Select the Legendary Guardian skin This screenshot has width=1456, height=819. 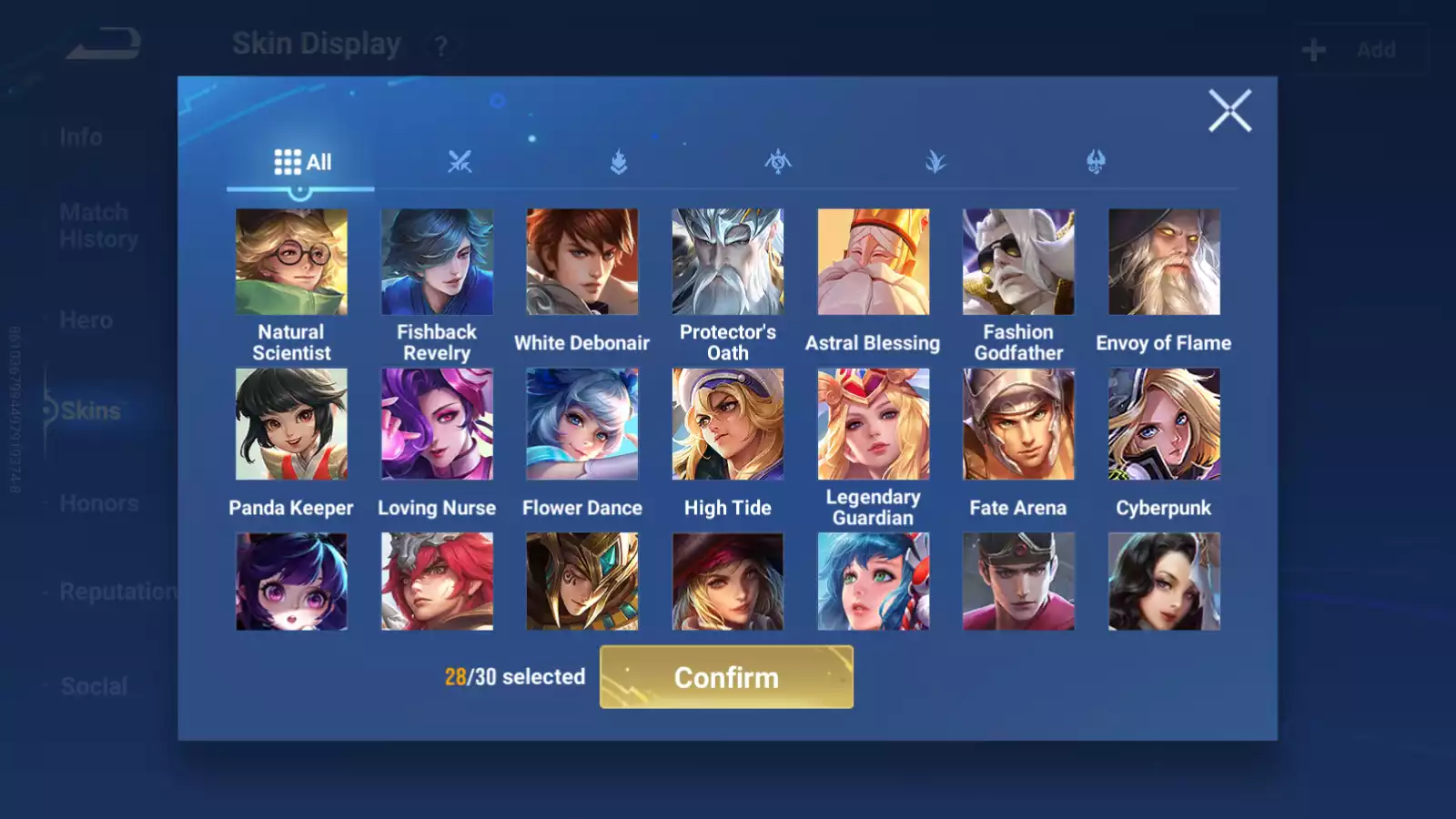pyautogui.click(x=874, y=424)
